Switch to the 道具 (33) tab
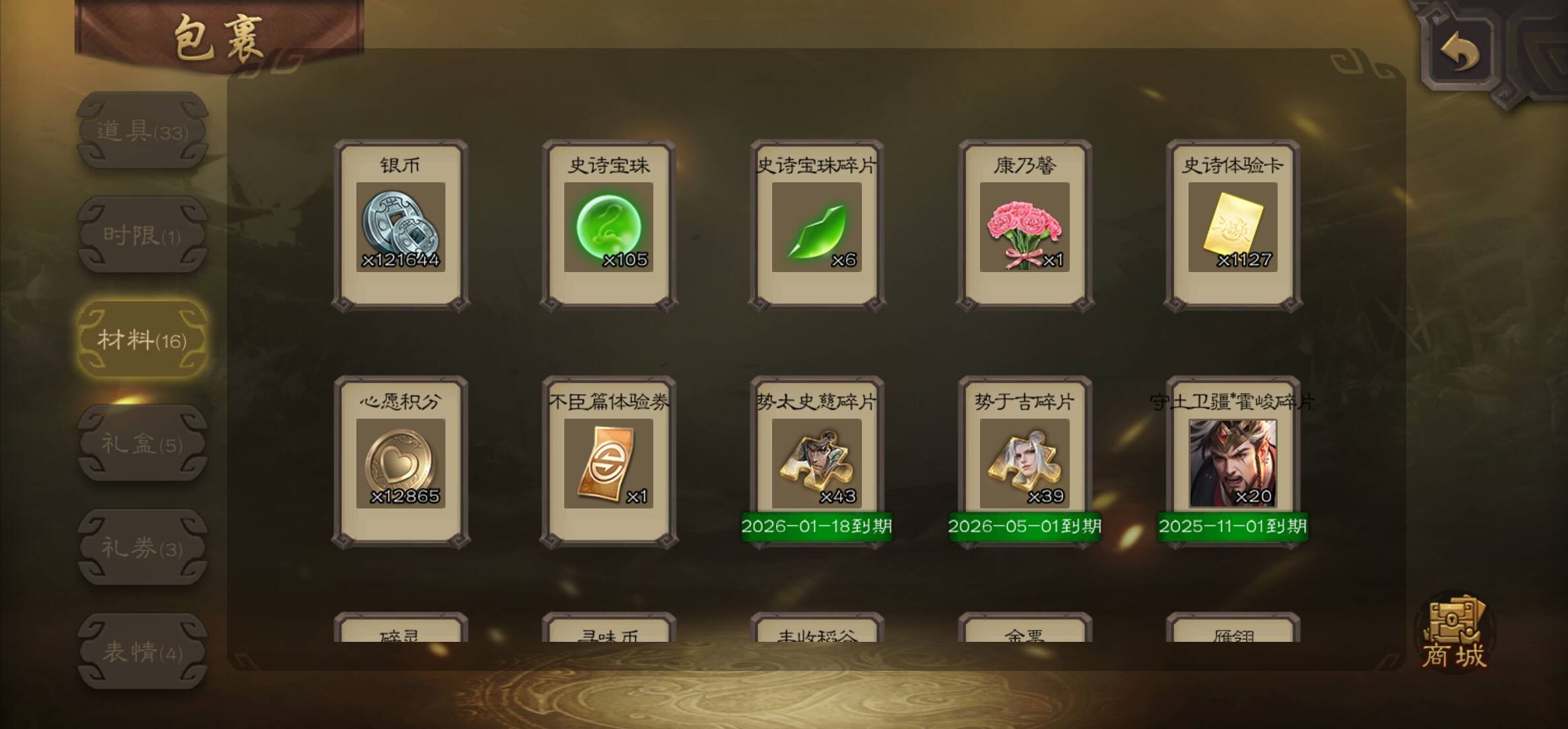 click(143, 131)
